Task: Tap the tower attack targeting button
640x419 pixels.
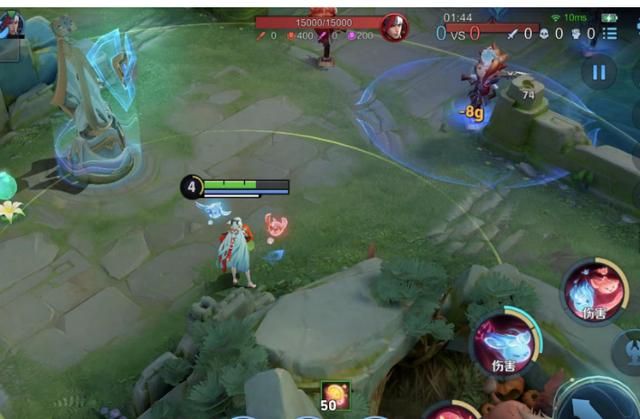Action: [630, 351]
